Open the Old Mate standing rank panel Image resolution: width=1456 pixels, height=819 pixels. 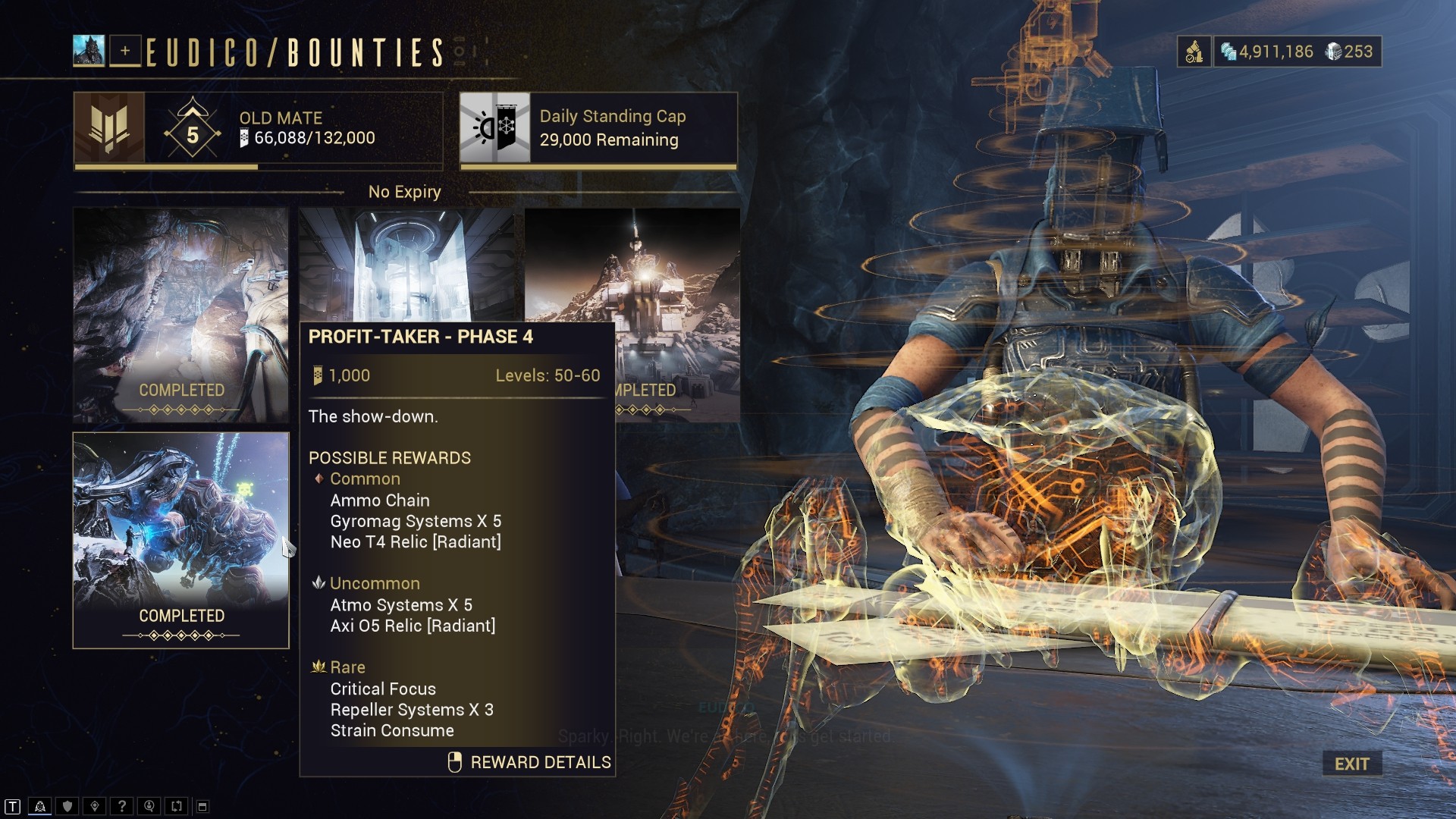(258, 128)
